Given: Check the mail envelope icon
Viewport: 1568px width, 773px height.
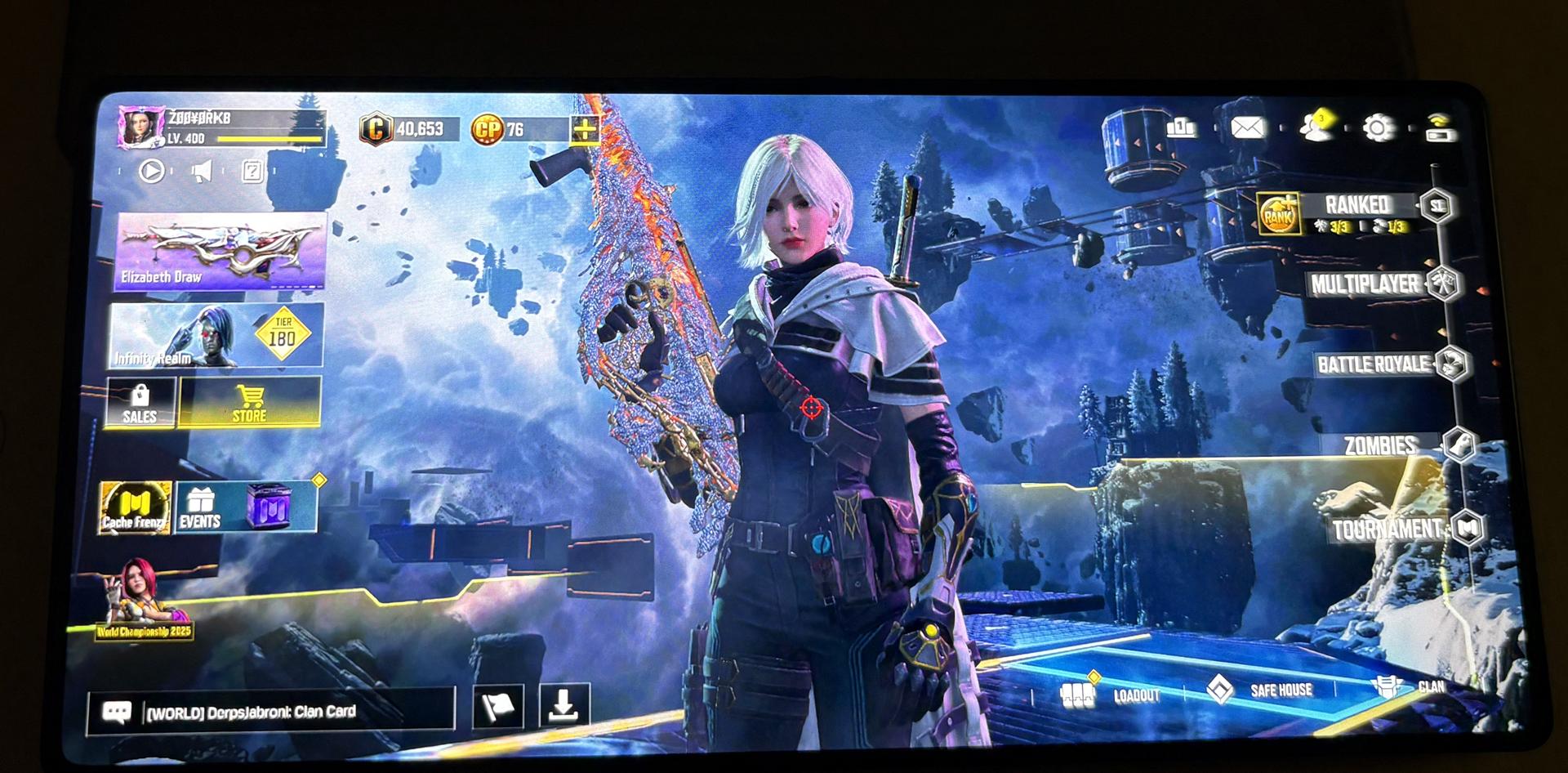Looking at the screenshot, I should [x=1247, y=127].
